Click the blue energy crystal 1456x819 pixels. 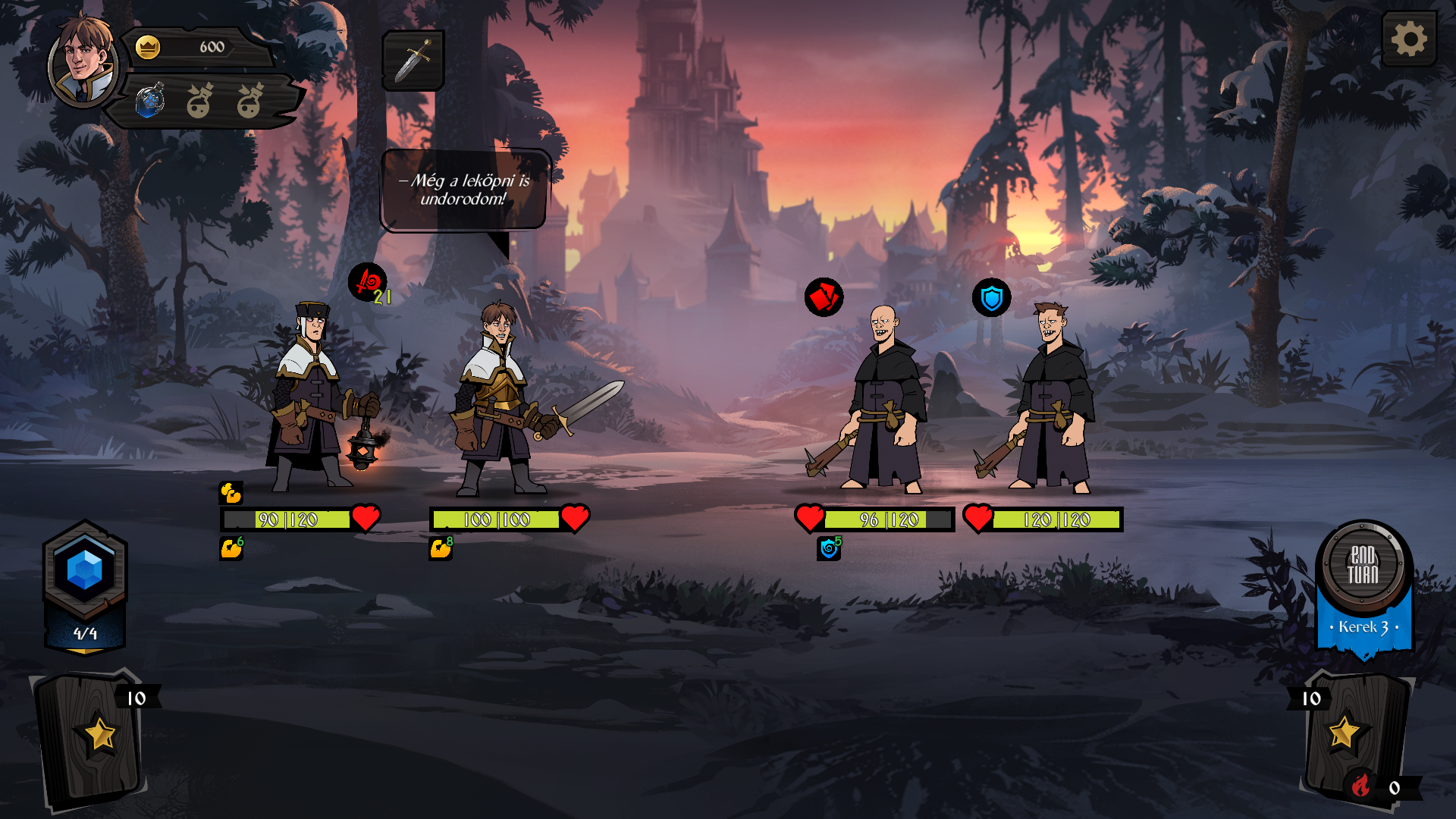(x=84, y=570)
